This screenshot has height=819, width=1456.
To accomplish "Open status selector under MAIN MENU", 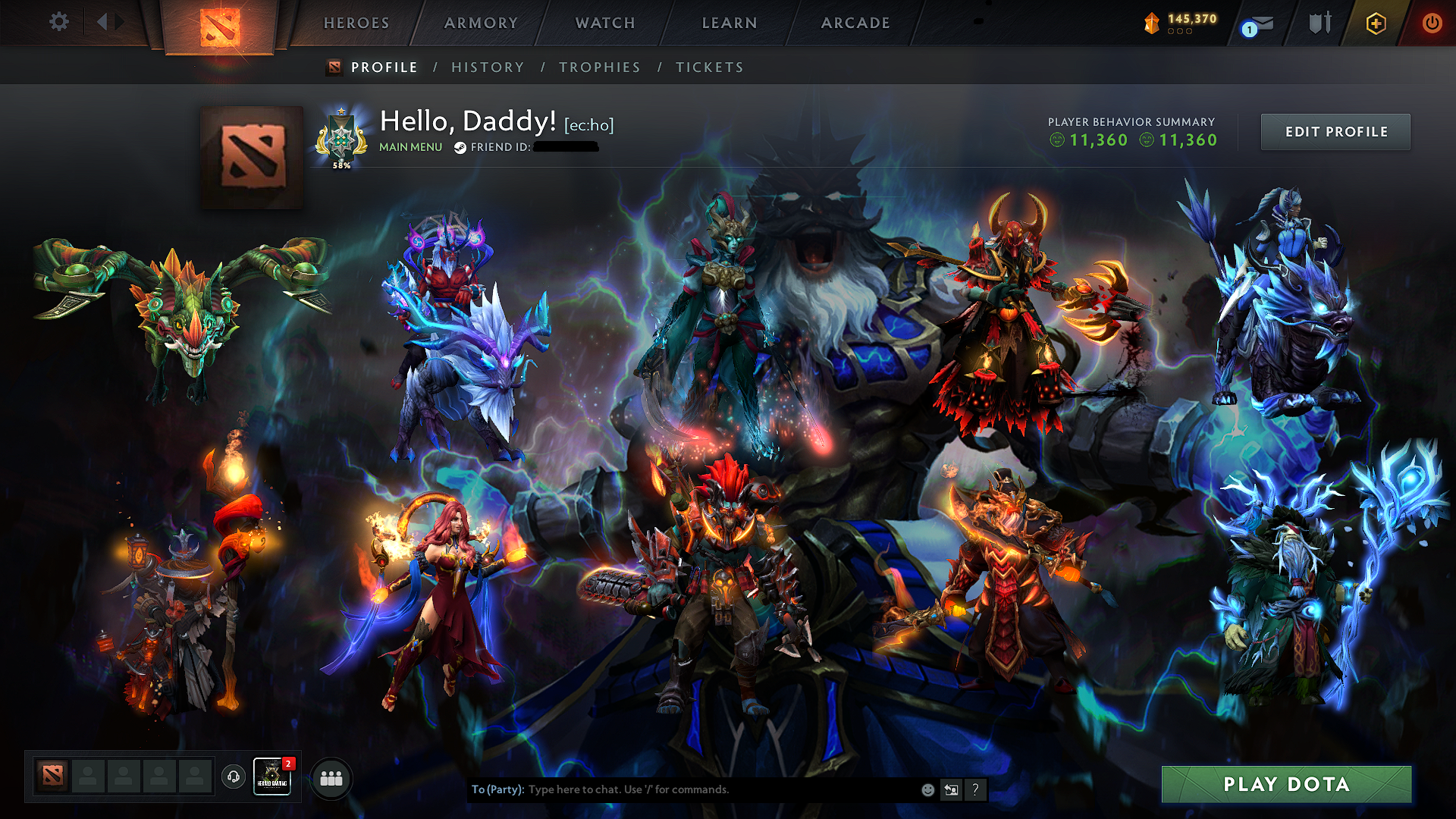I will coord(410,147).
